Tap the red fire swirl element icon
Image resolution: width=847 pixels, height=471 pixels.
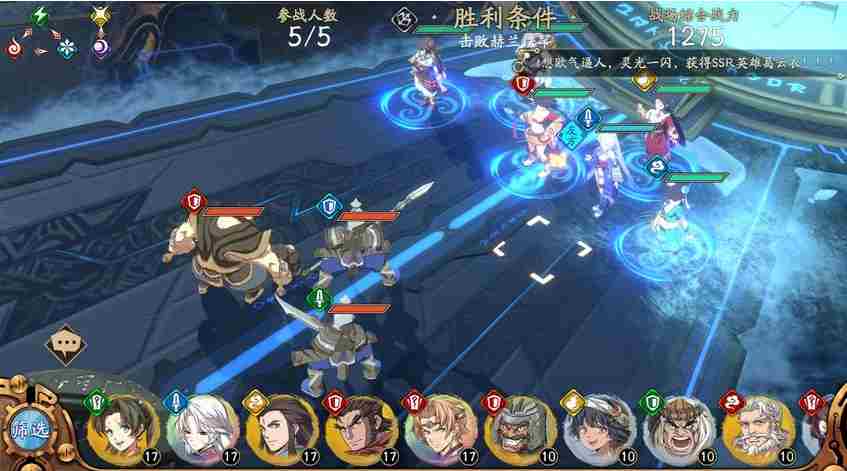[x=14, y=47]
